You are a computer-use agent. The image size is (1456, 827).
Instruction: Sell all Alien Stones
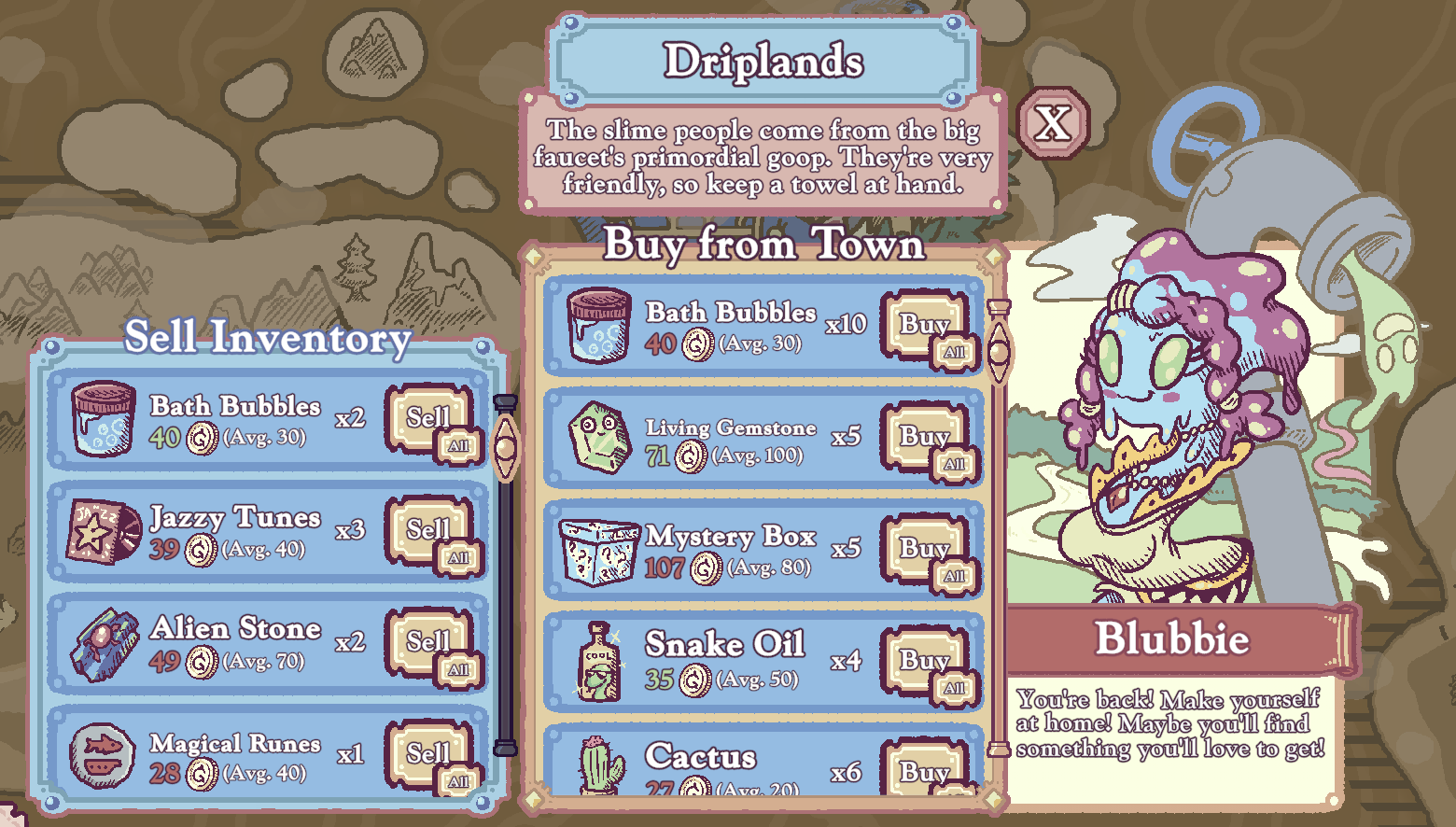coord(458,669)
